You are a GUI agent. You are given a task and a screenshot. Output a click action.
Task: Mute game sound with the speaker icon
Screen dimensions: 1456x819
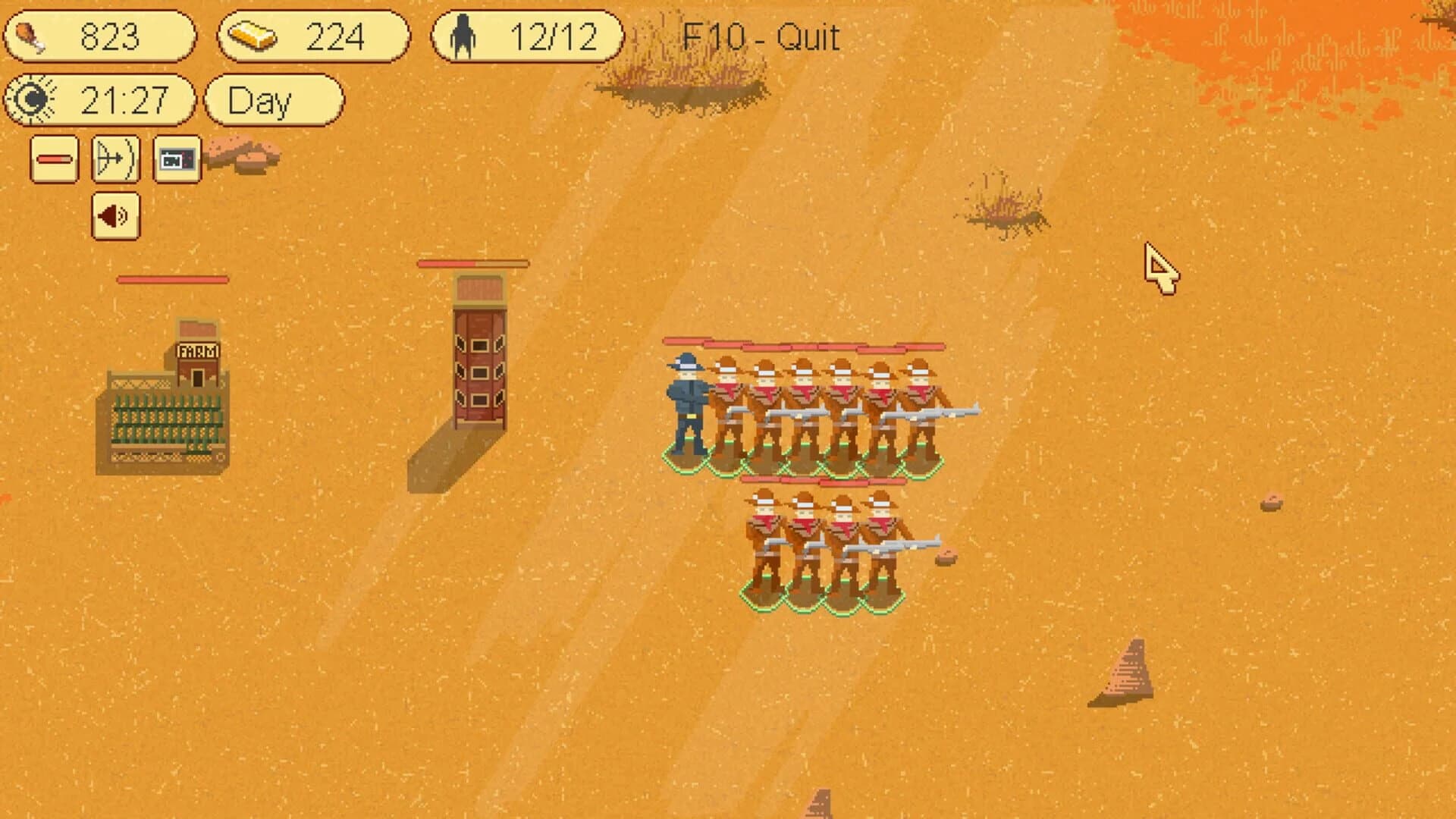pos(114,216)
